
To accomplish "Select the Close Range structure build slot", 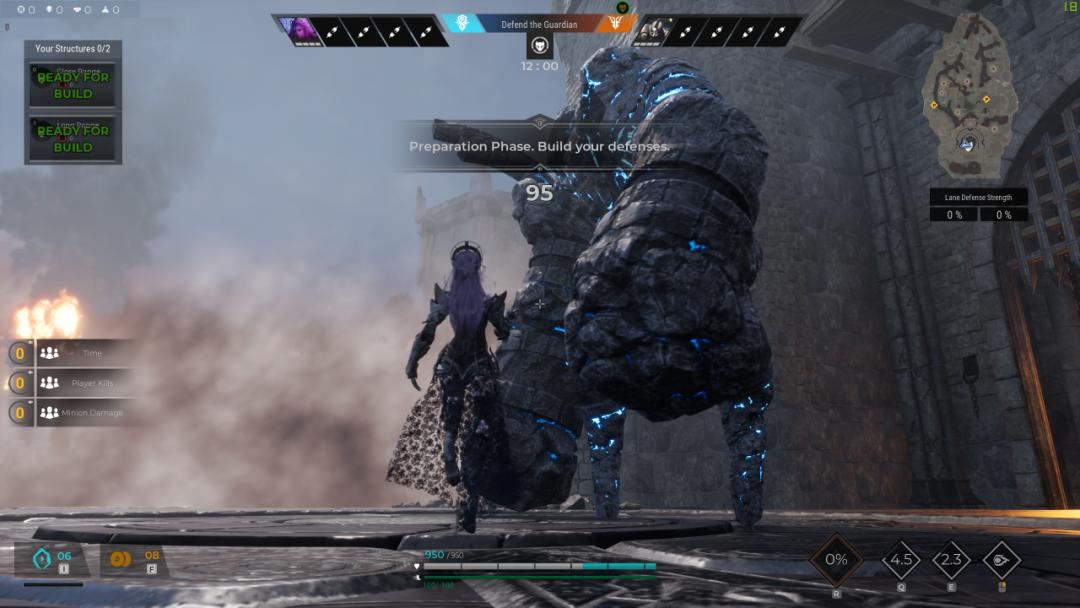I will click(73, 85).
